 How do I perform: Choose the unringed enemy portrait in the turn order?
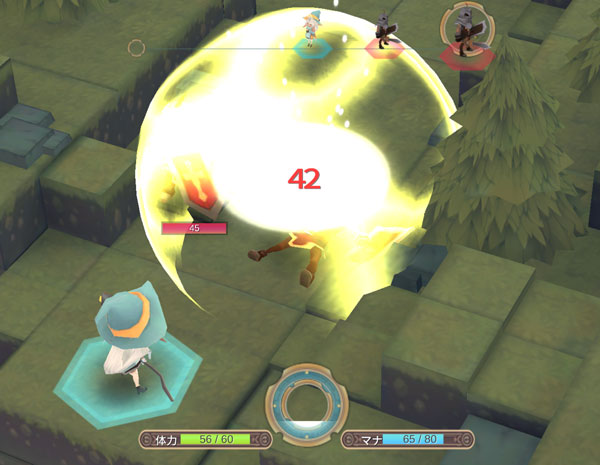[x=383, y=31]
